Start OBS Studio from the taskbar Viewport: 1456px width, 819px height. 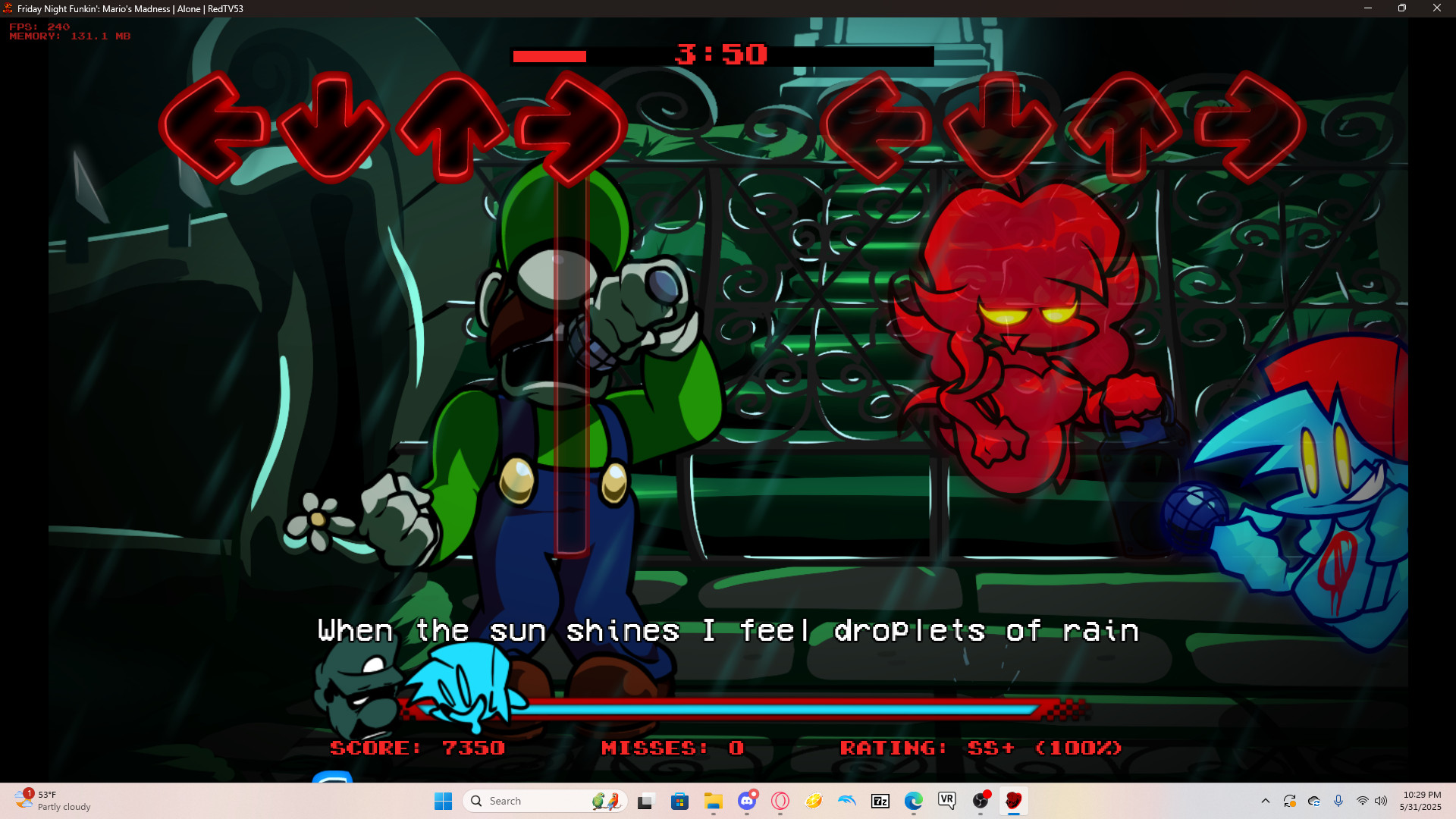pos(981,801)
